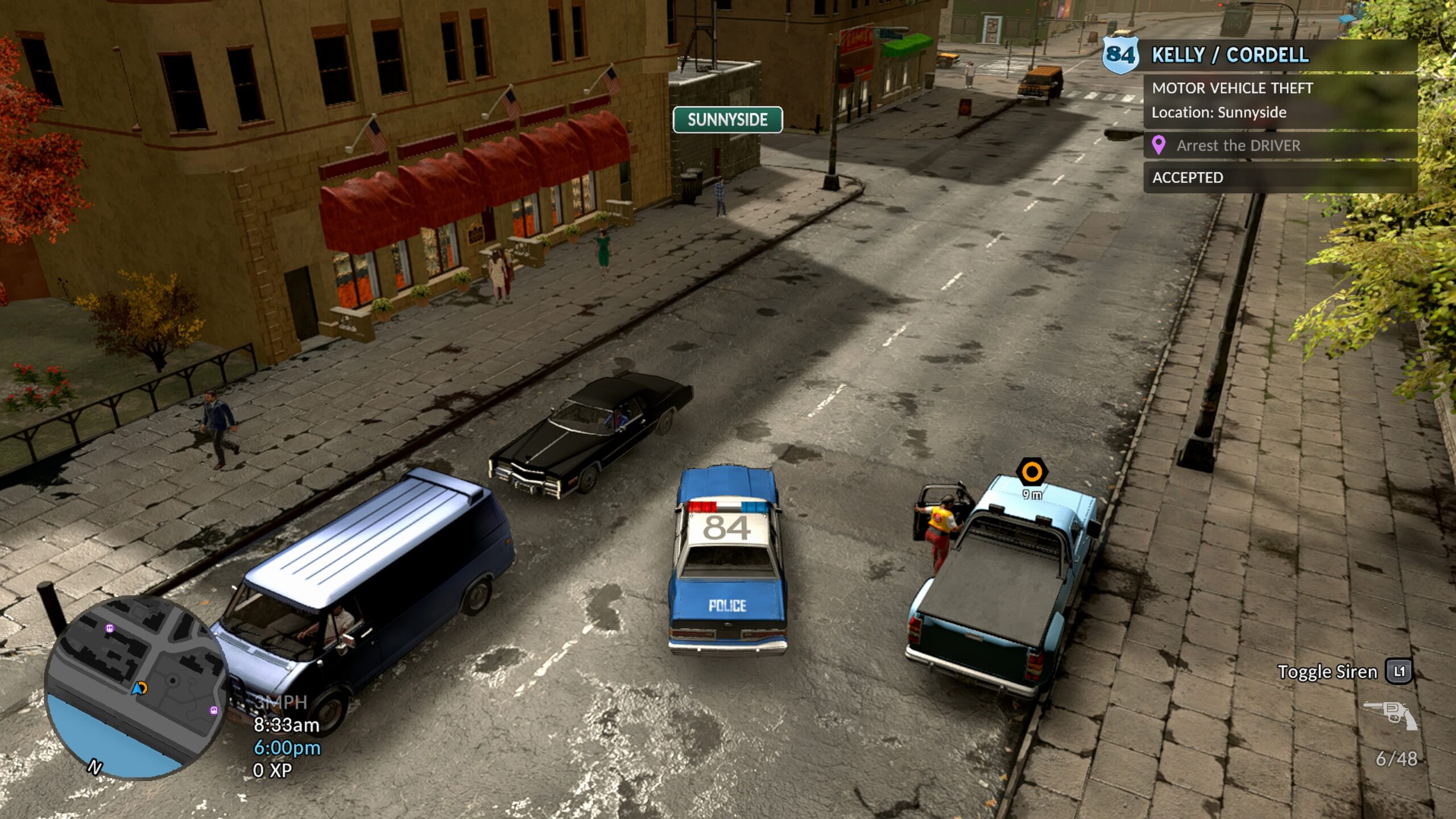This screenshot has height=819, width=1456.
Task: Click the ACCEPTED callout status bar
Action: click(x=1280, y=177)
